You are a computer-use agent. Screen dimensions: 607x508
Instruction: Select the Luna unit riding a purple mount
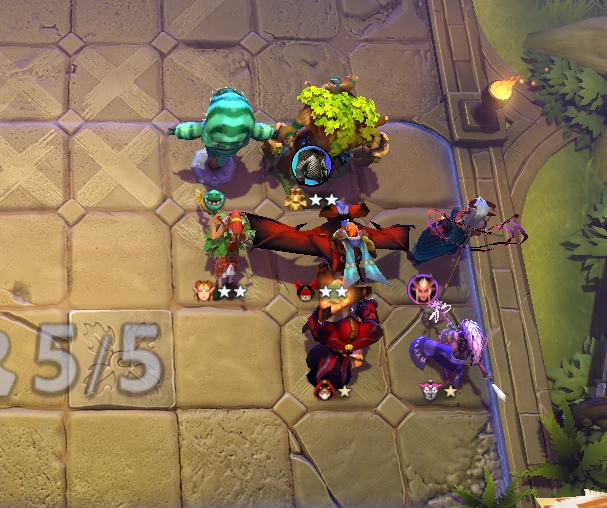450,343
